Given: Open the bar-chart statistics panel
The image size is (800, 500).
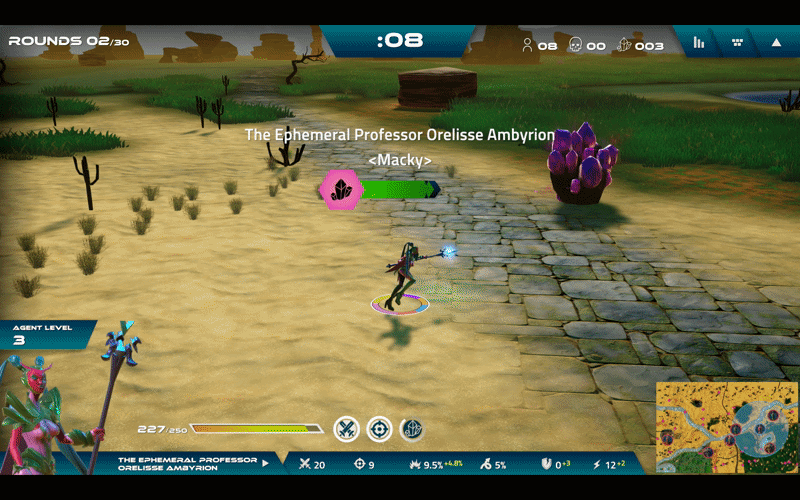Looking at the screenshot, I should coord(699,42).
